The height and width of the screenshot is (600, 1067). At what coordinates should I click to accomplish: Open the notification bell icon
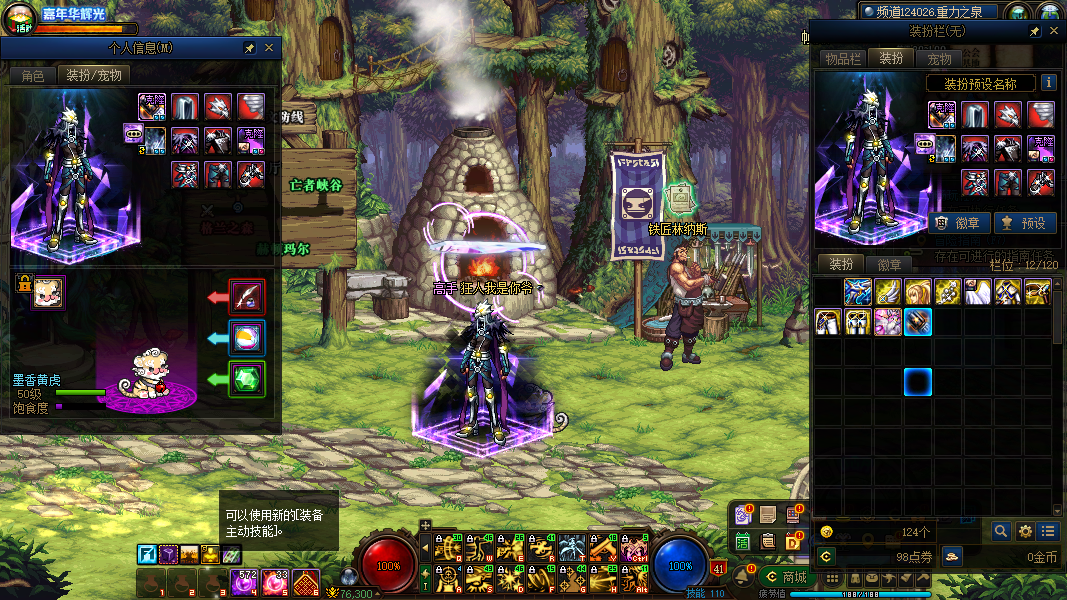click(x=742, y=576)
